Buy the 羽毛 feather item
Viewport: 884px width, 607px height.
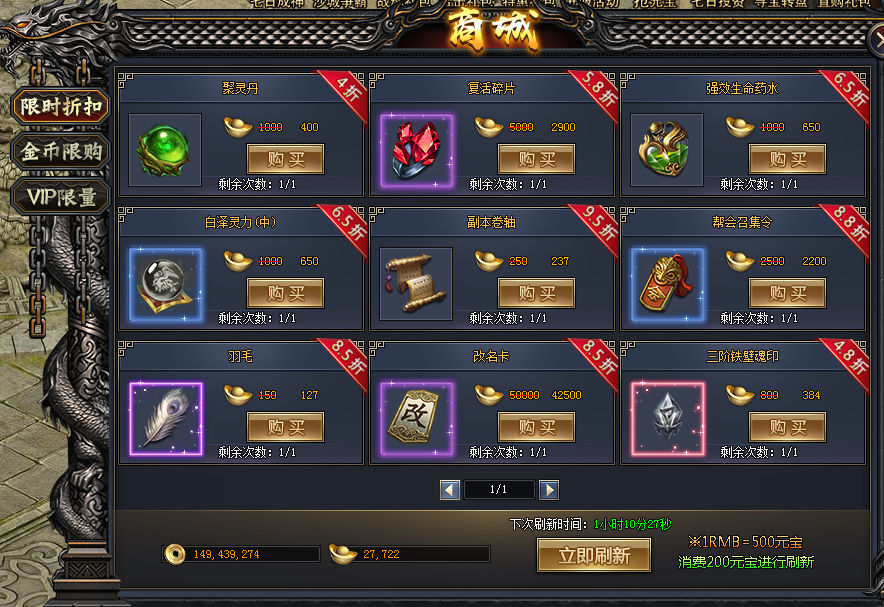(x=285, y=427)
